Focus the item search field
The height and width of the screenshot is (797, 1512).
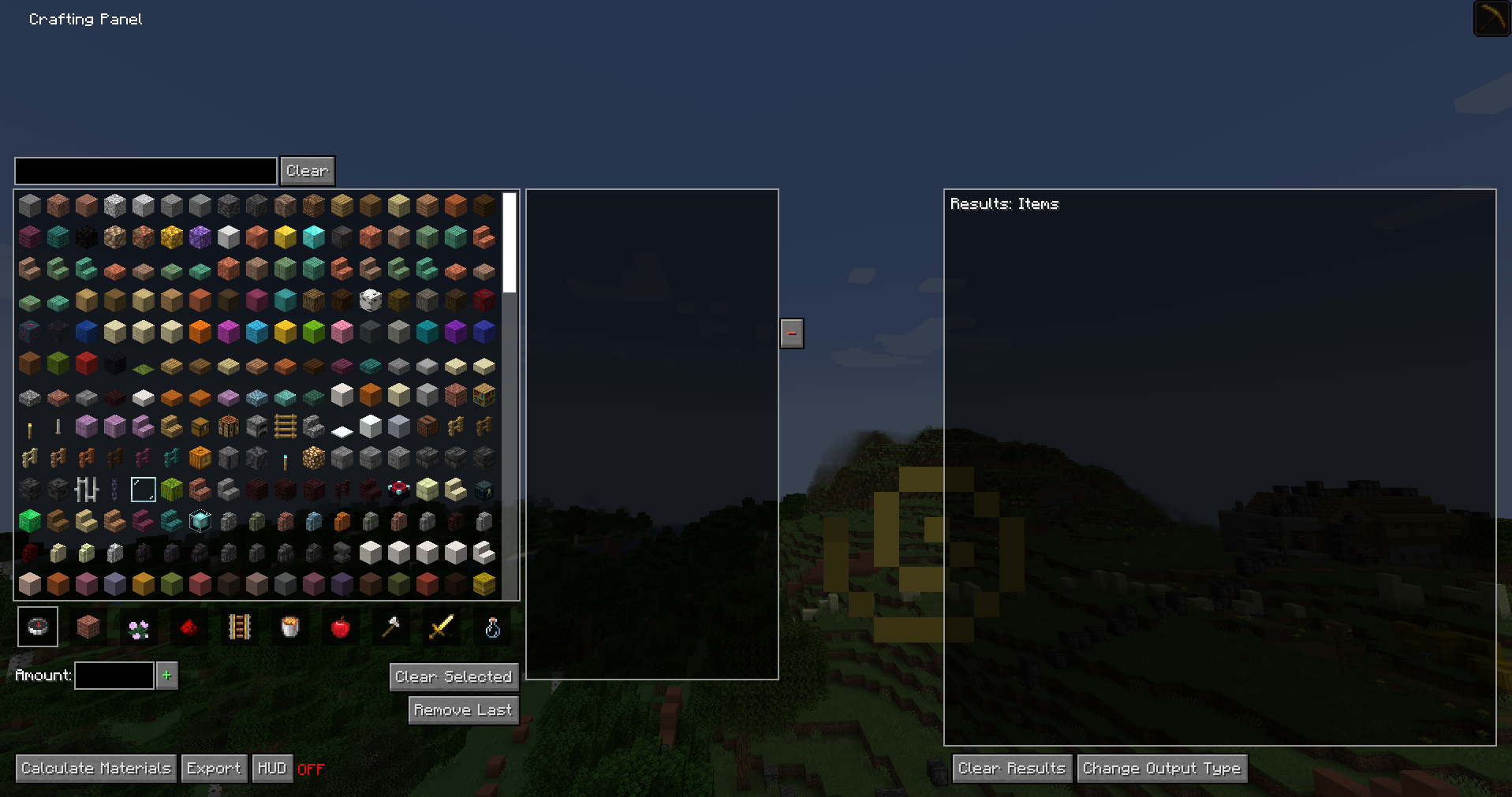(146, 170)
